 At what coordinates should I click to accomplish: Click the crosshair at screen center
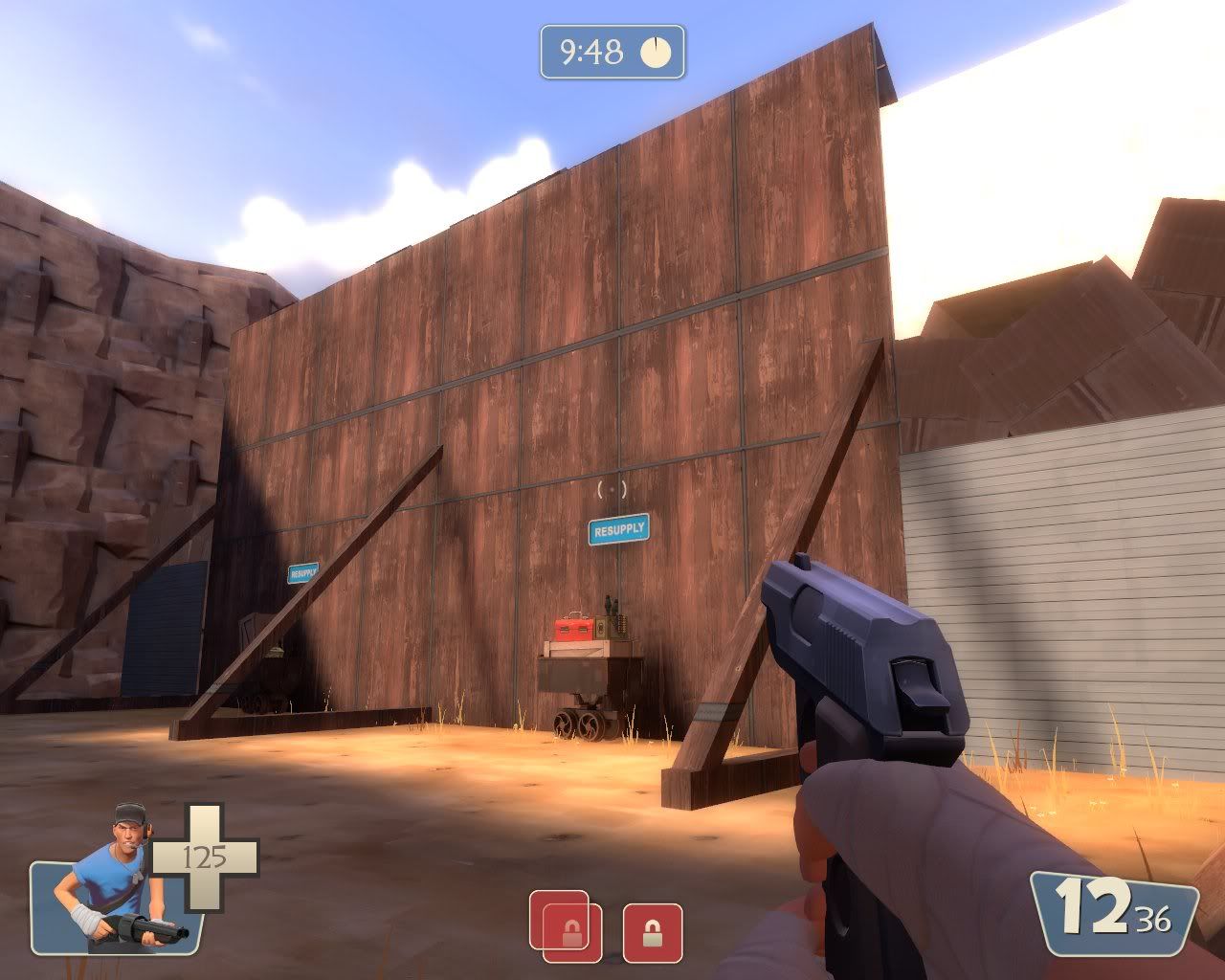click(610, 491)
